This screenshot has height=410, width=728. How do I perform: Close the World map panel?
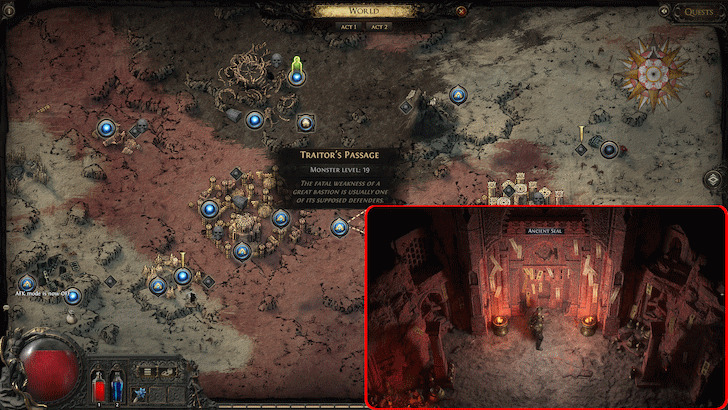coord(461,12)
